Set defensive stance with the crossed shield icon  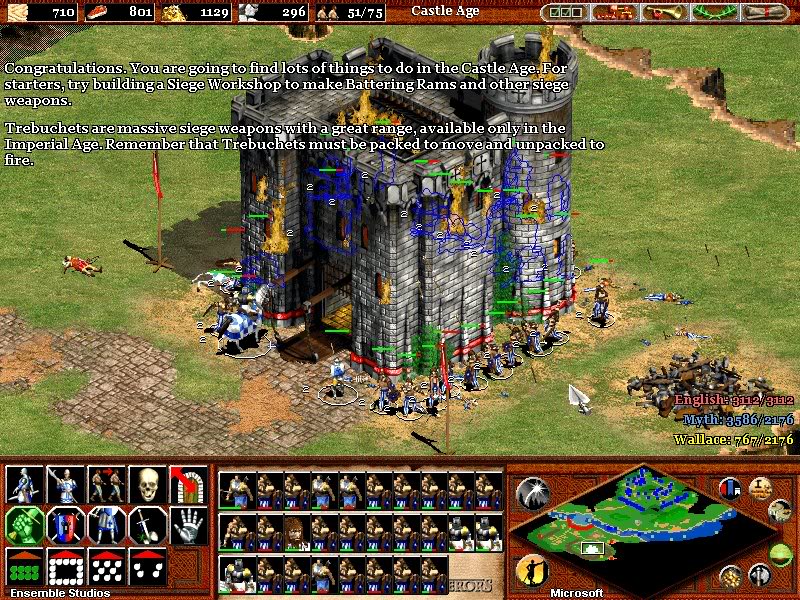[65, 524]
